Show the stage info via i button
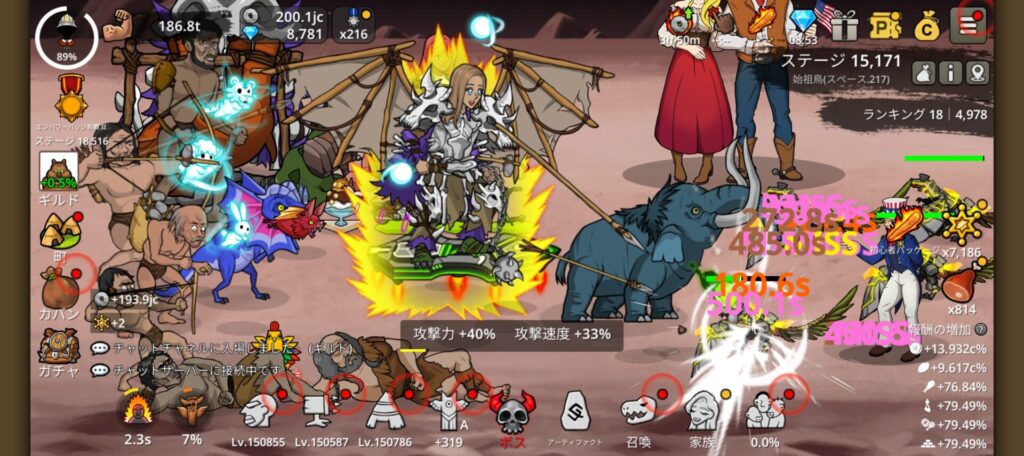Image resolution: width=1024 pixels, height=456 pixels. pos(949,72)
